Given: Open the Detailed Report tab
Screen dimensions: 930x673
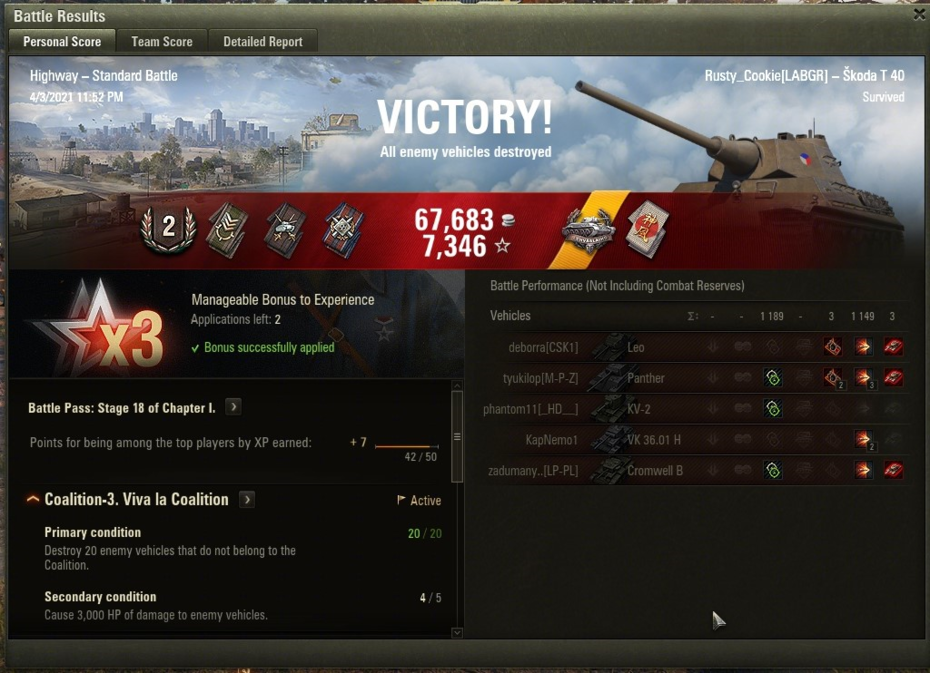Looking at the screenshot, I should pyautogui.click(x=262, y=41).
